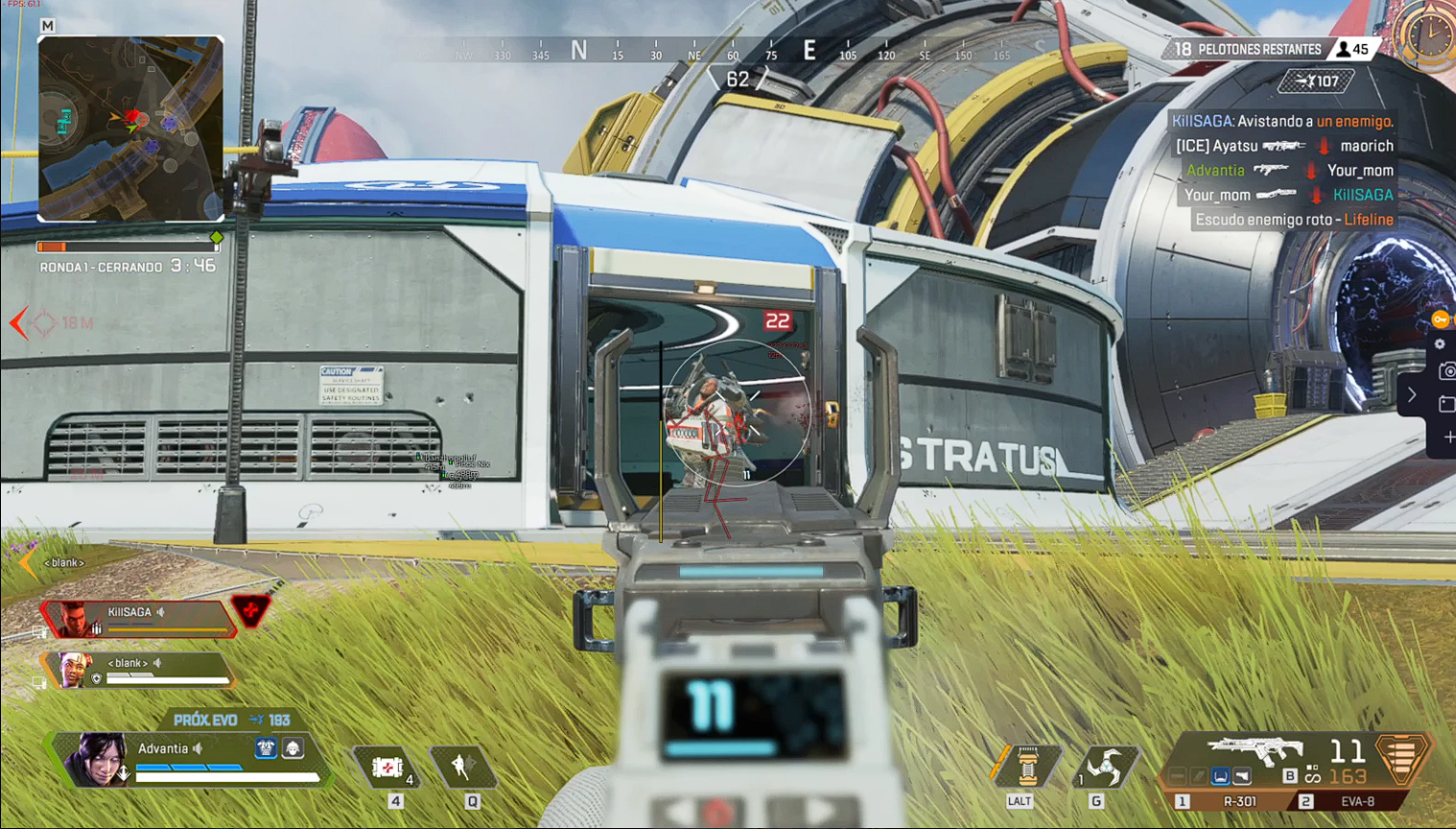1456x829 pixels.
Task: Take a screenshot with the camera button
Action: coord(1446,371)
